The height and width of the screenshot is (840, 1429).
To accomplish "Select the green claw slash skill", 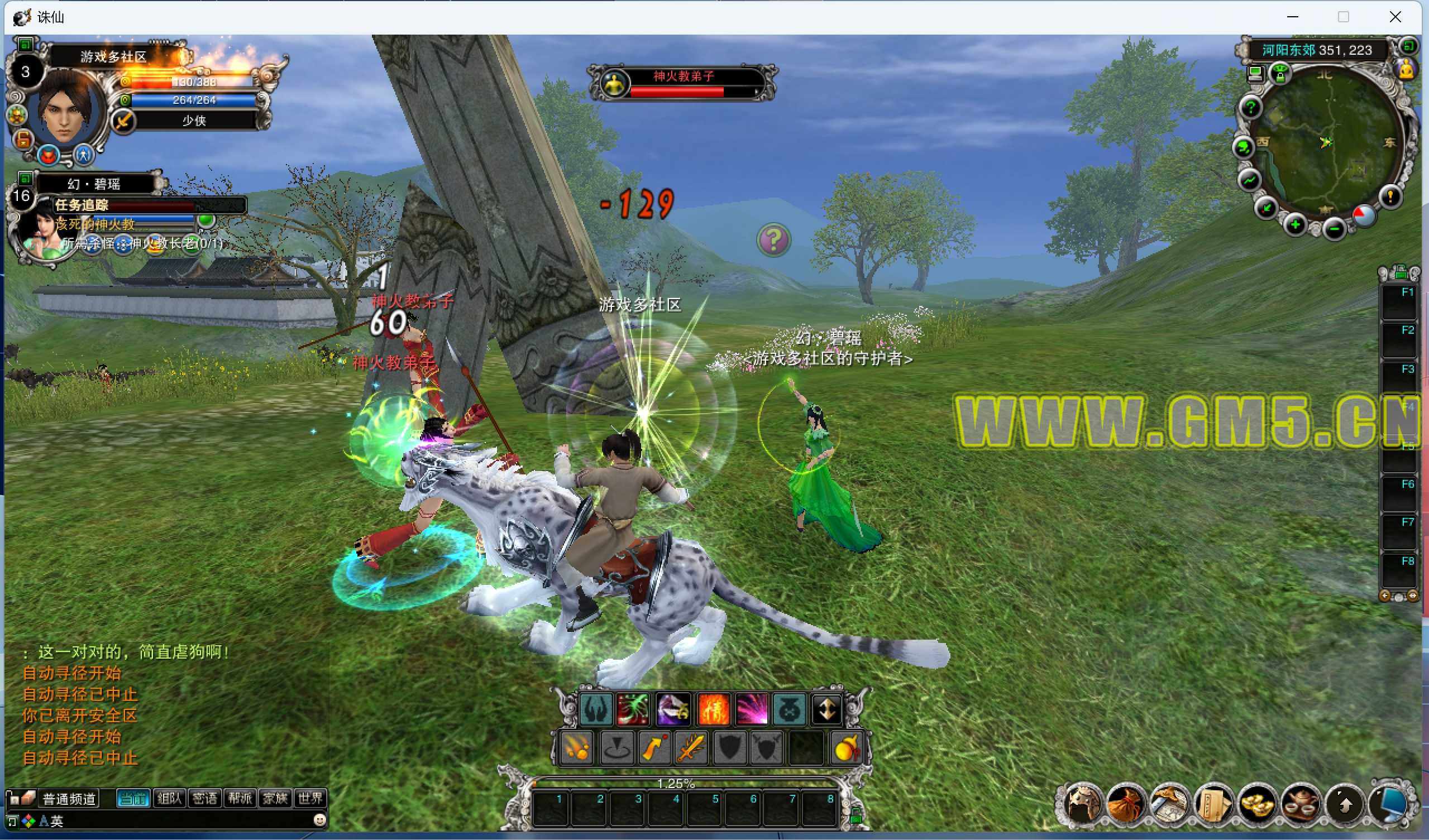I will click(x=633, y=709).
